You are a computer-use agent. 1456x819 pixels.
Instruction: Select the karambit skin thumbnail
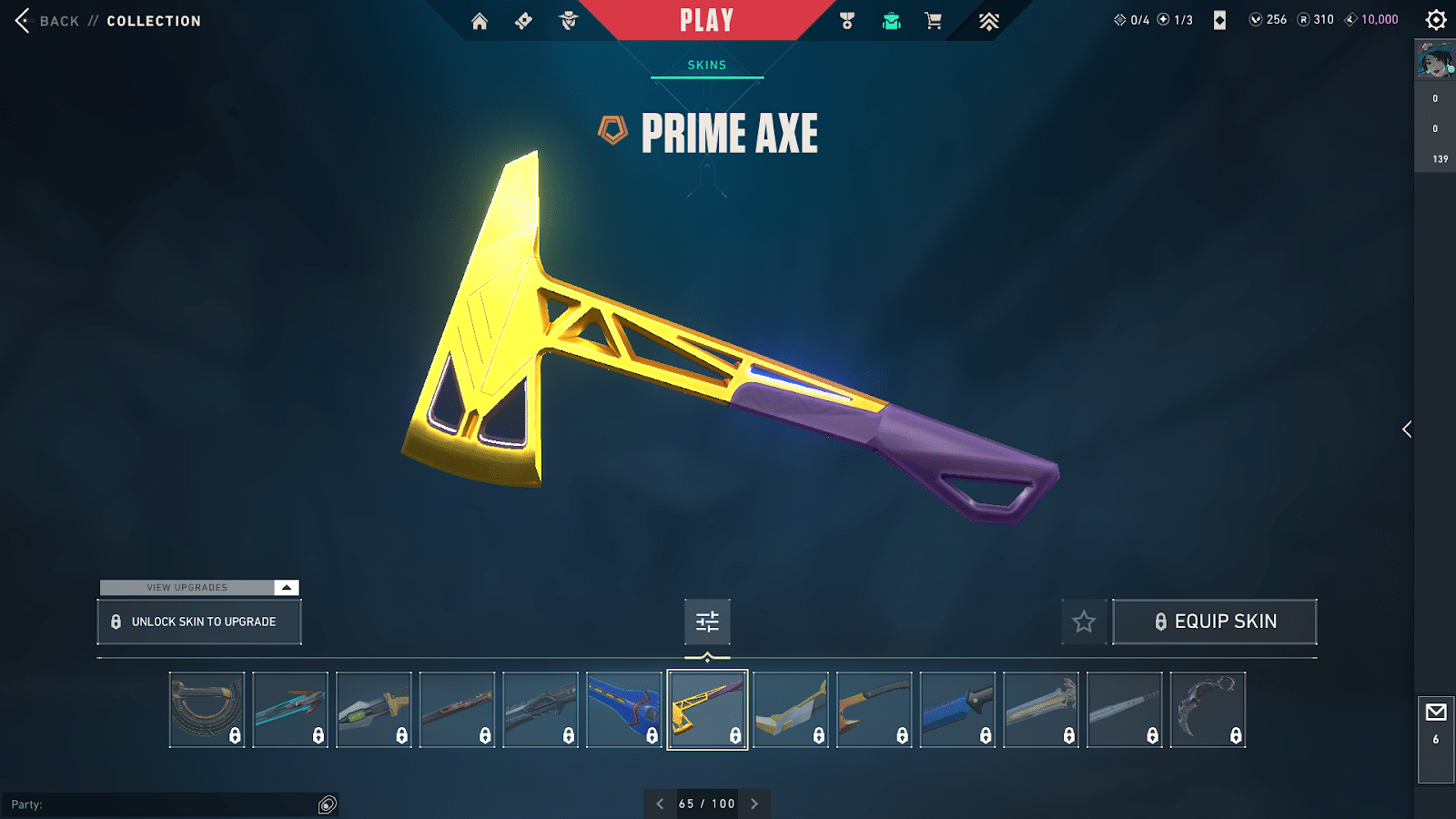[1208, 710]
